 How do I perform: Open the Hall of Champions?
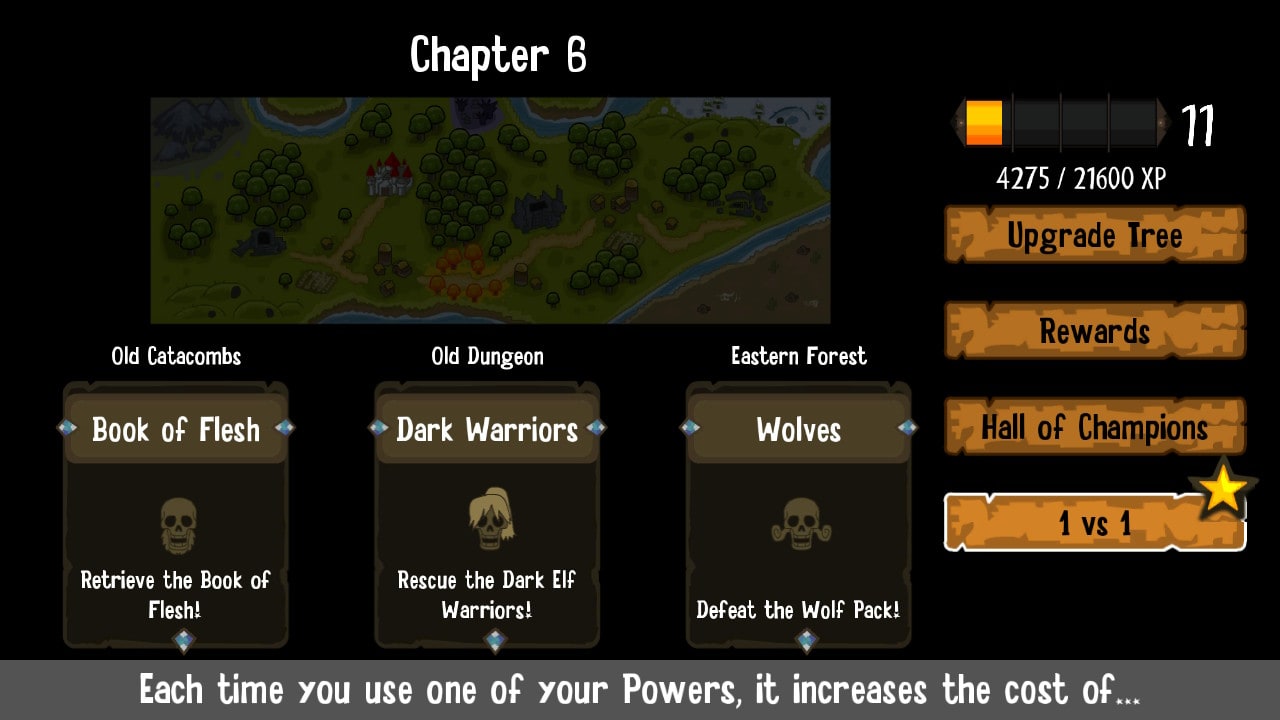click(x=1093, y=427)
